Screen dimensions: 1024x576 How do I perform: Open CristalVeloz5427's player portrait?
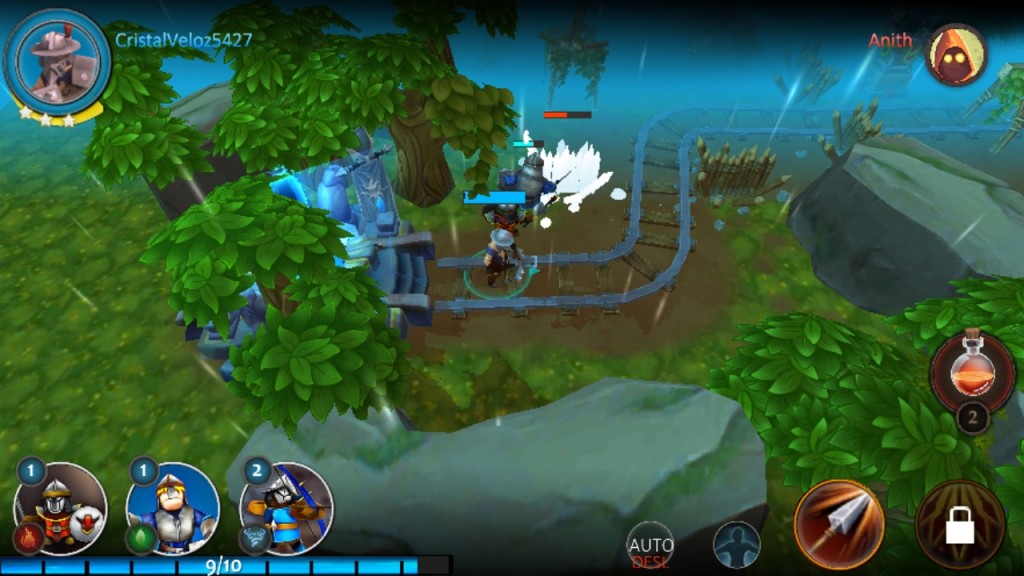tap(58, 60)
